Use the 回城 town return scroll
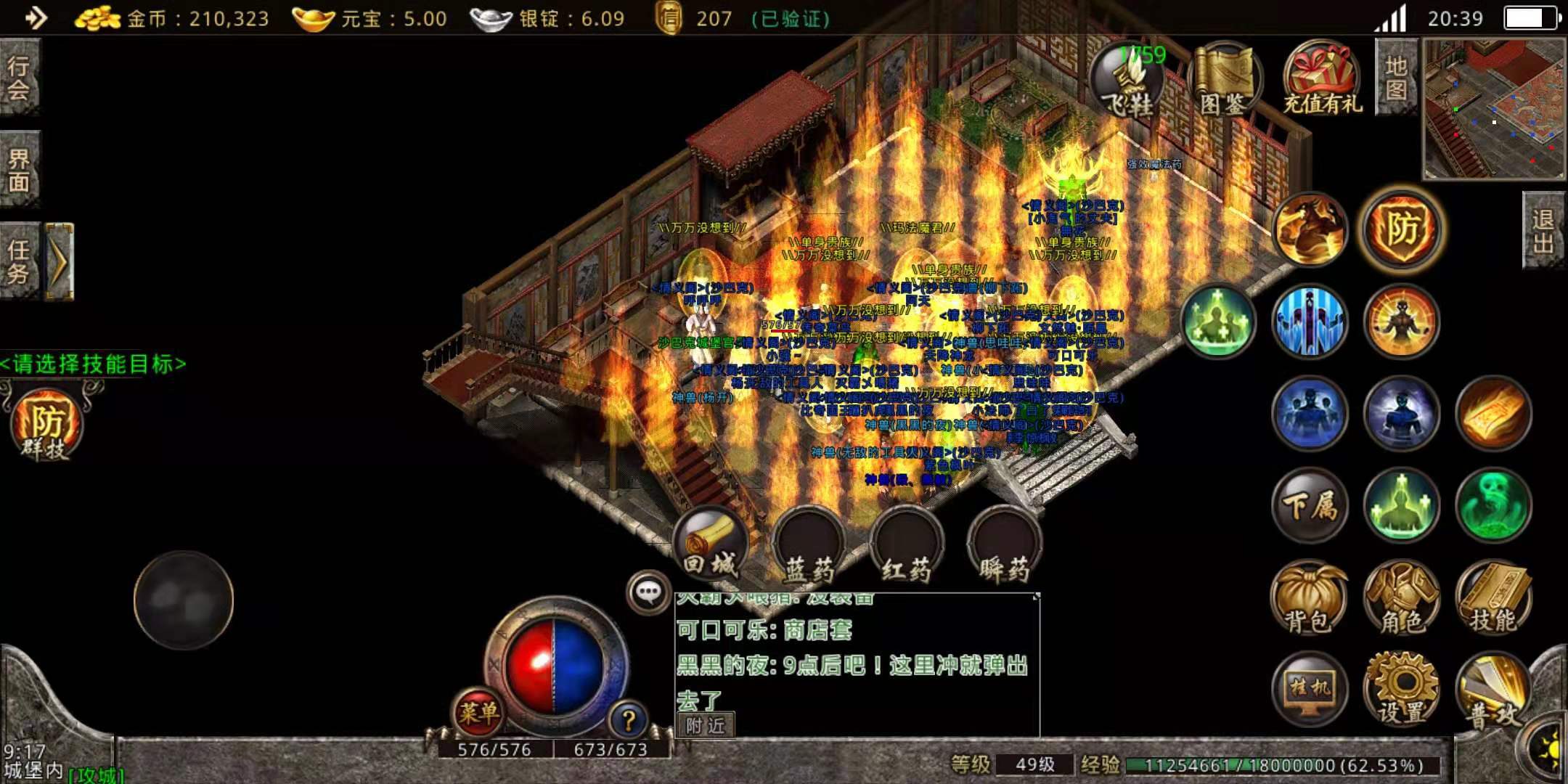1568x784 pixels. coord(711,546)
